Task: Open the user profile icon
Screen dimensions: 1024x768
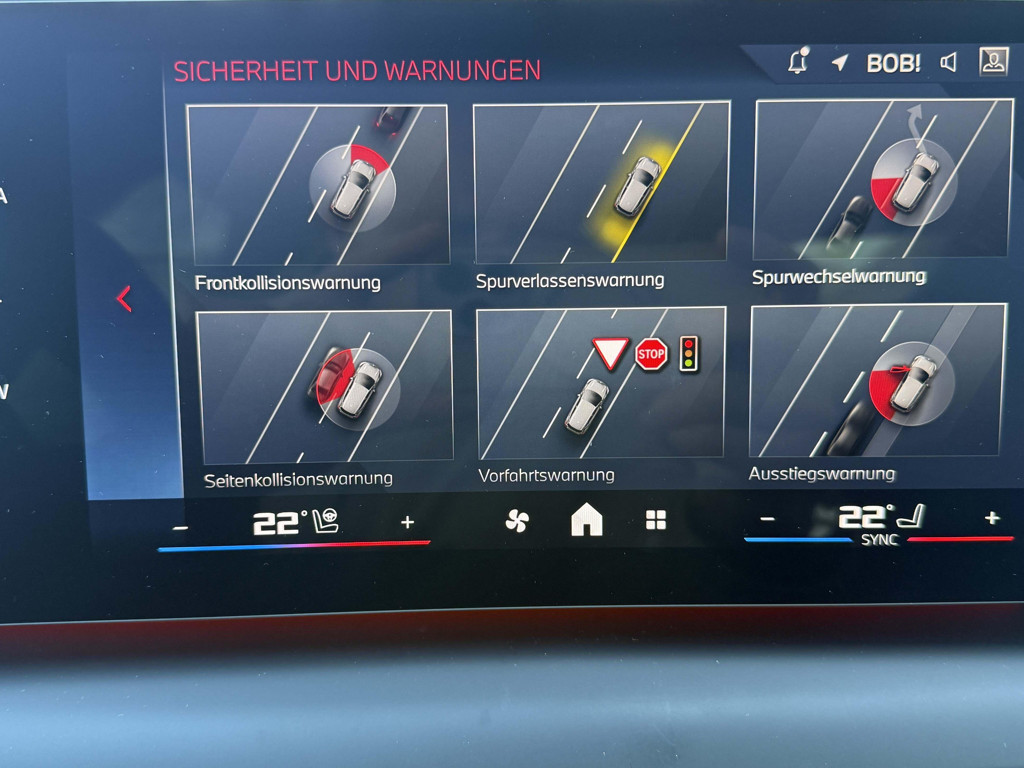Action: [x=993, y=62]
